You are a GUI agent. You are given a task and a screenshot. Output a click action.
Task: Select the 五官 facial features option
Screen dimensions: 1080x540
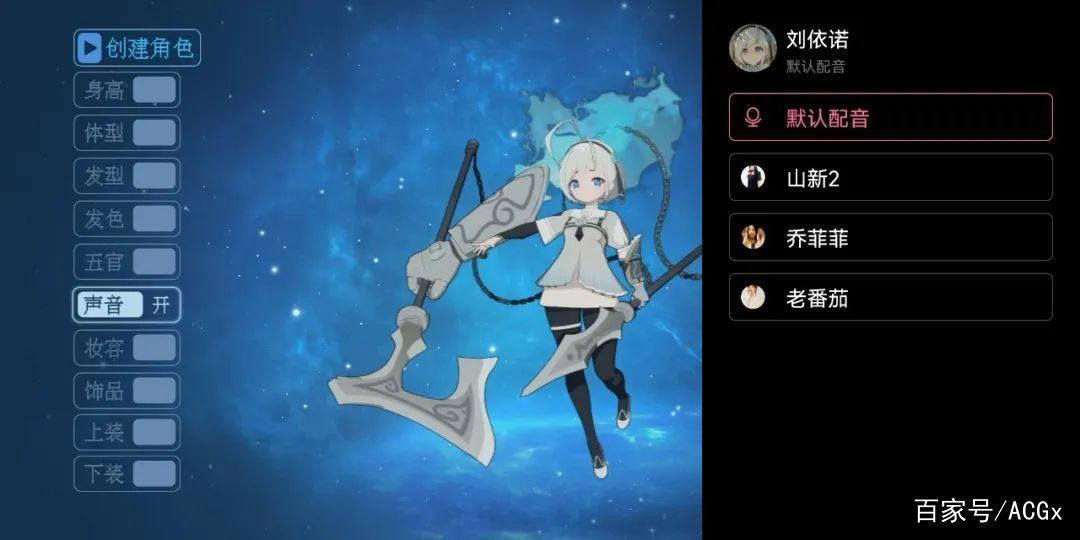click(x=127, y=262)
